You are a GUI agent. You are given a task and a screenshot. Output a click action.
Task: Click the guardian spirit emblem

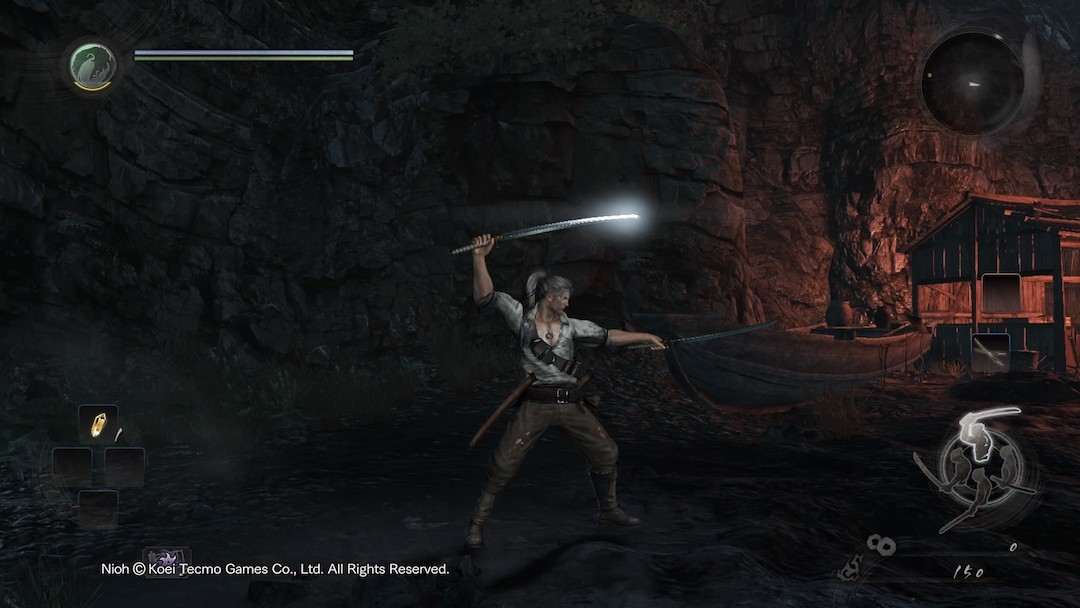pyautogui.click(x=93, y=66)
